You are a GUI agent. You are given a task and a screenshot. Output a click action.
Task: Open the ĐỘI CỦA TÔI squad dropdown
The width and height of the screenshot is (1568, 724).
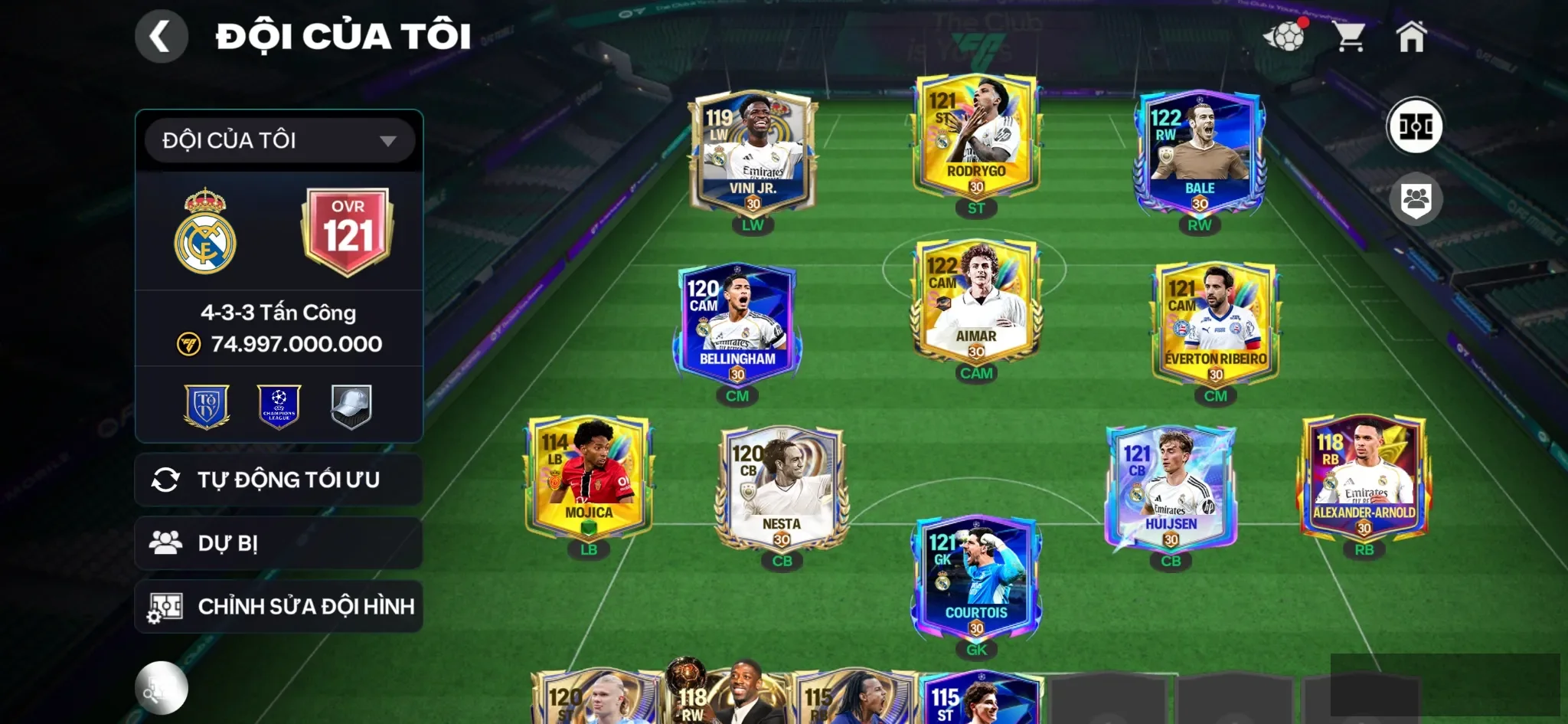279,140
